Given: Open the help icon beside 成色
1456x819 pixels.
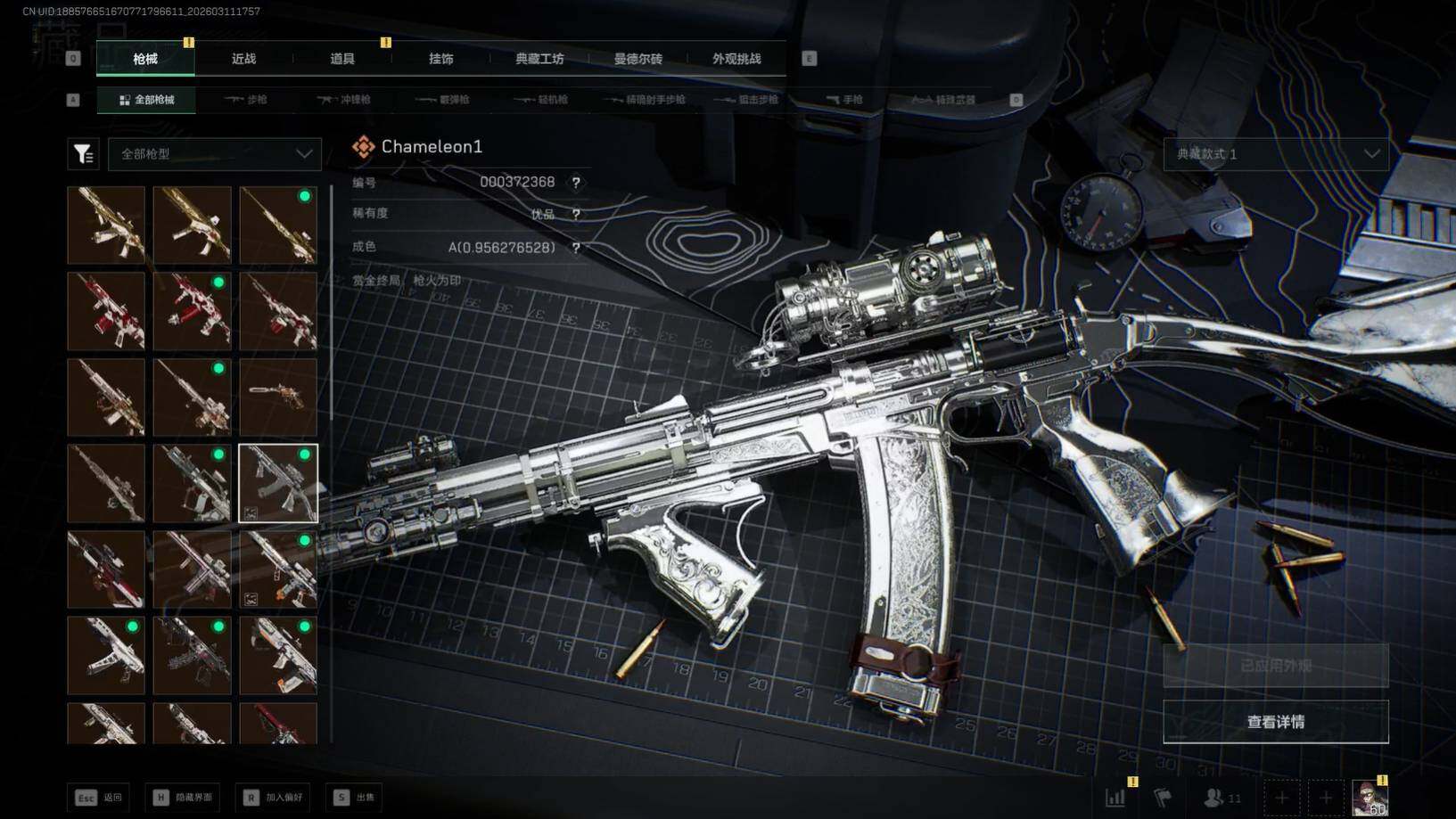Looking at the screenshot, I should [576, 248].
